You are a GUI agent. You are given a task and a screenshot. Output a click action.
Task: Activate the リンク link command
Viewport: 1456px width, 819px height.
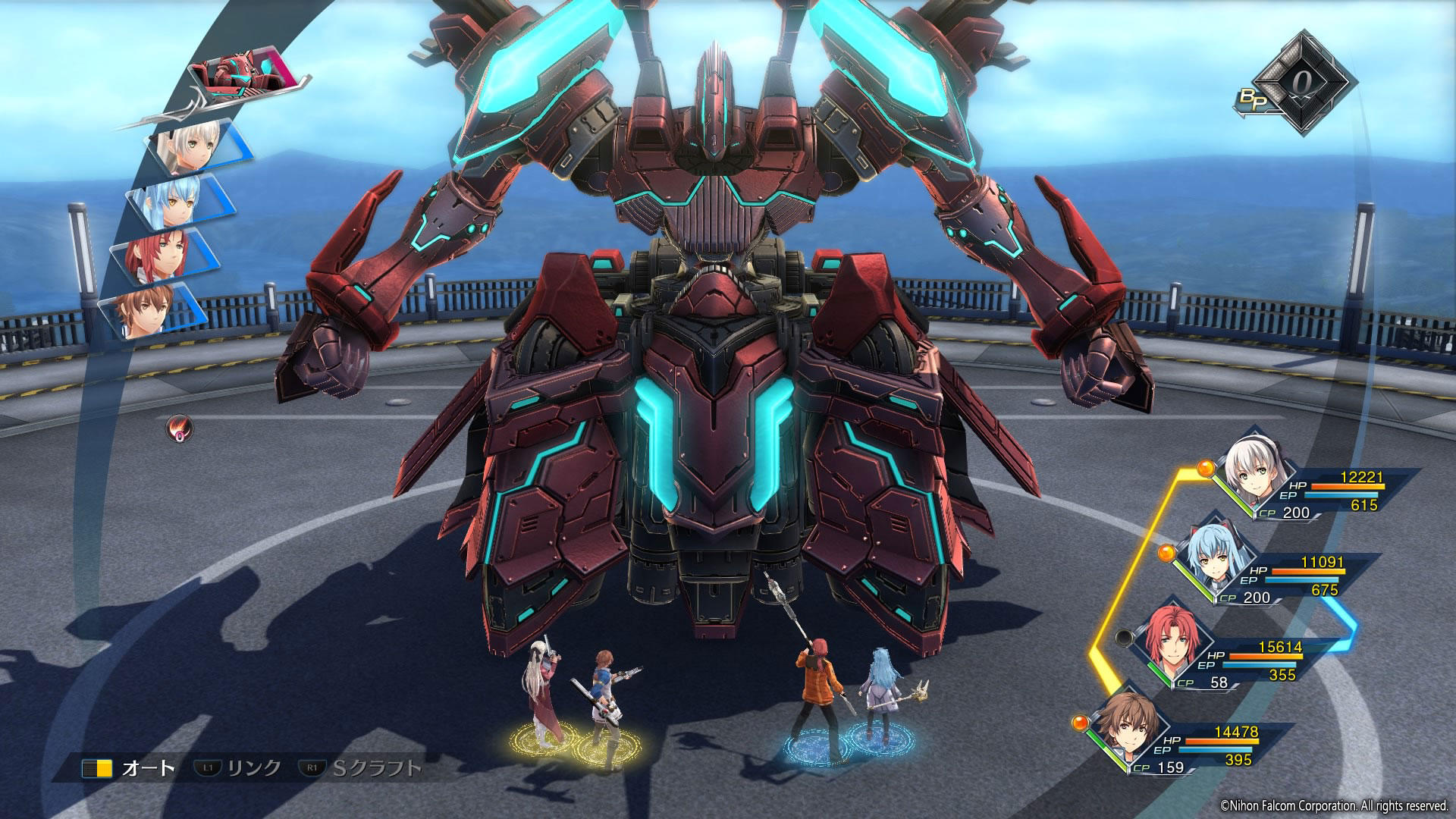click(x=239, y=768)
